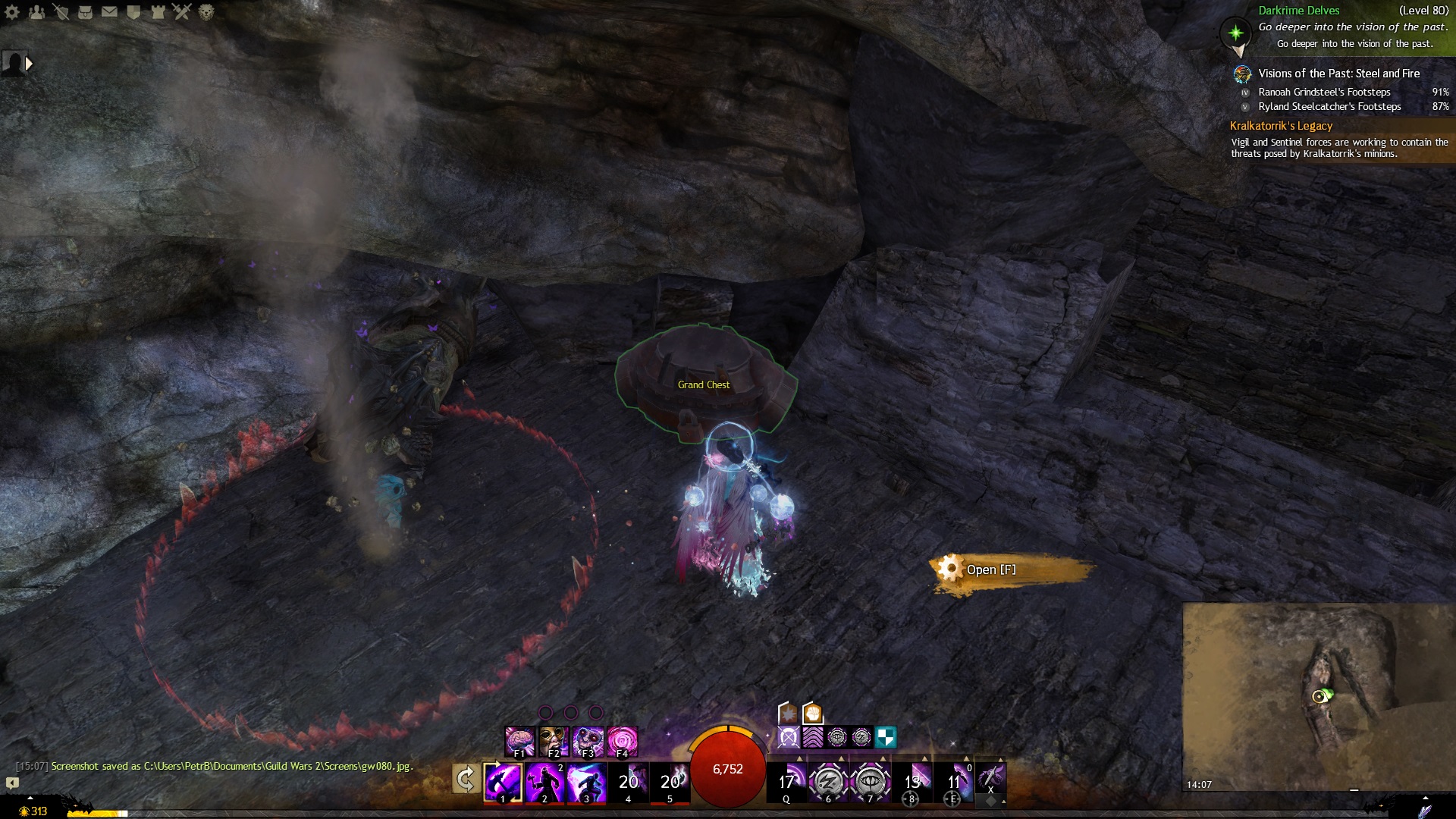The width and height of the screenshot is (1456, 819).
Task: Open the mail envelope icon
Action: (109, 11)
